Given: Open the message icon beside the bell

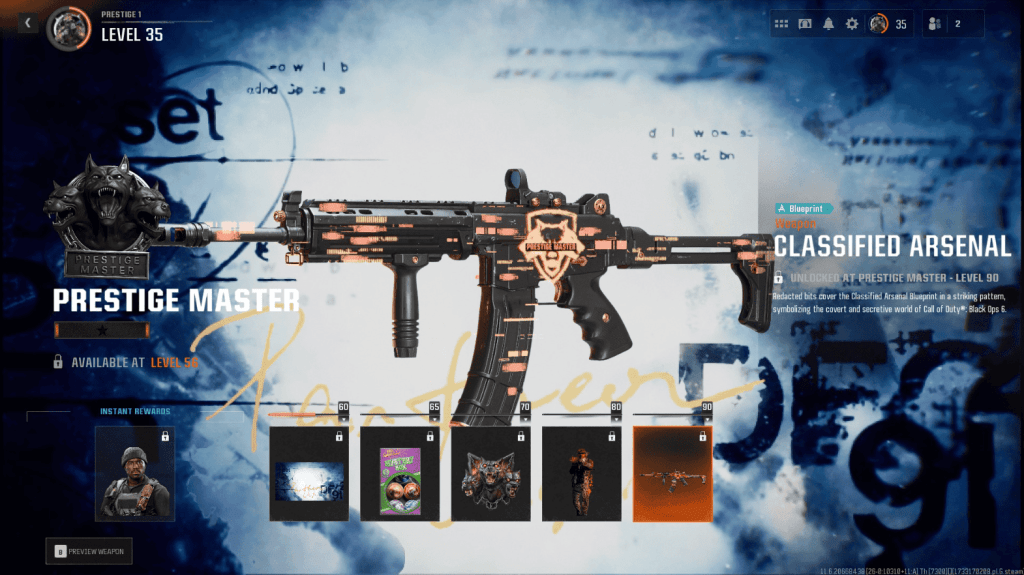Looking at the screenshot, I should tap(805, 24).
